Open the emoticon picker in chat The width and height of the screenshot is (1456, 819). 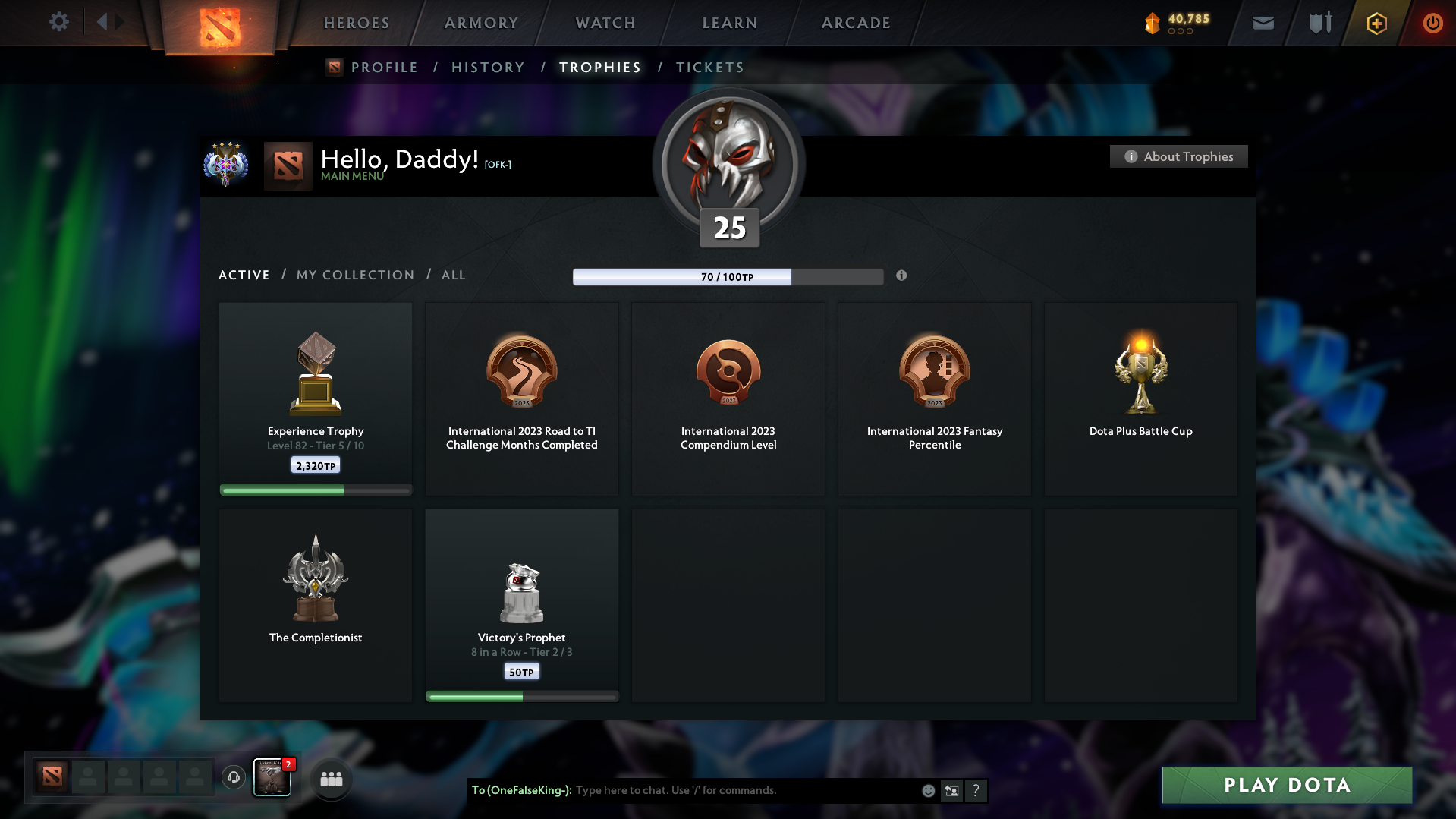(927, 790)
